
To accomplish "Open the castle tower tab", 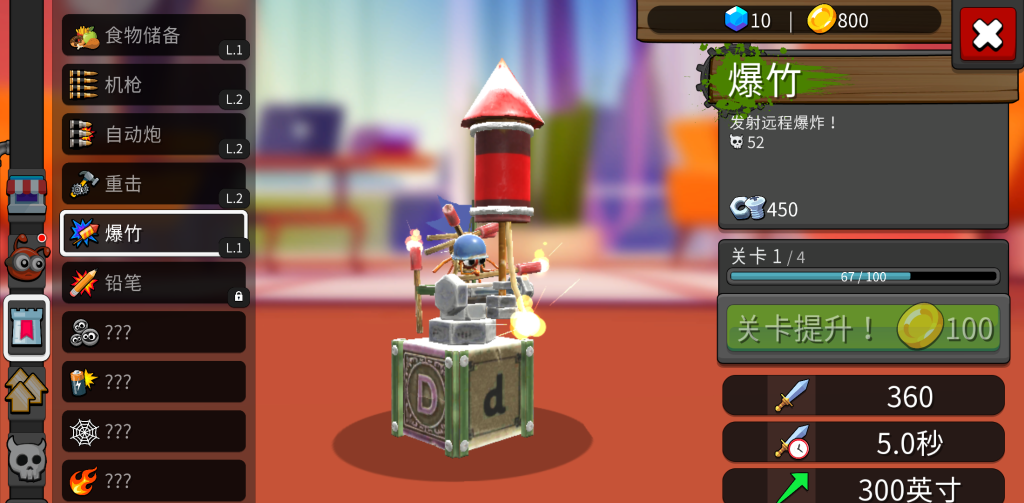I will coord(27,327).
